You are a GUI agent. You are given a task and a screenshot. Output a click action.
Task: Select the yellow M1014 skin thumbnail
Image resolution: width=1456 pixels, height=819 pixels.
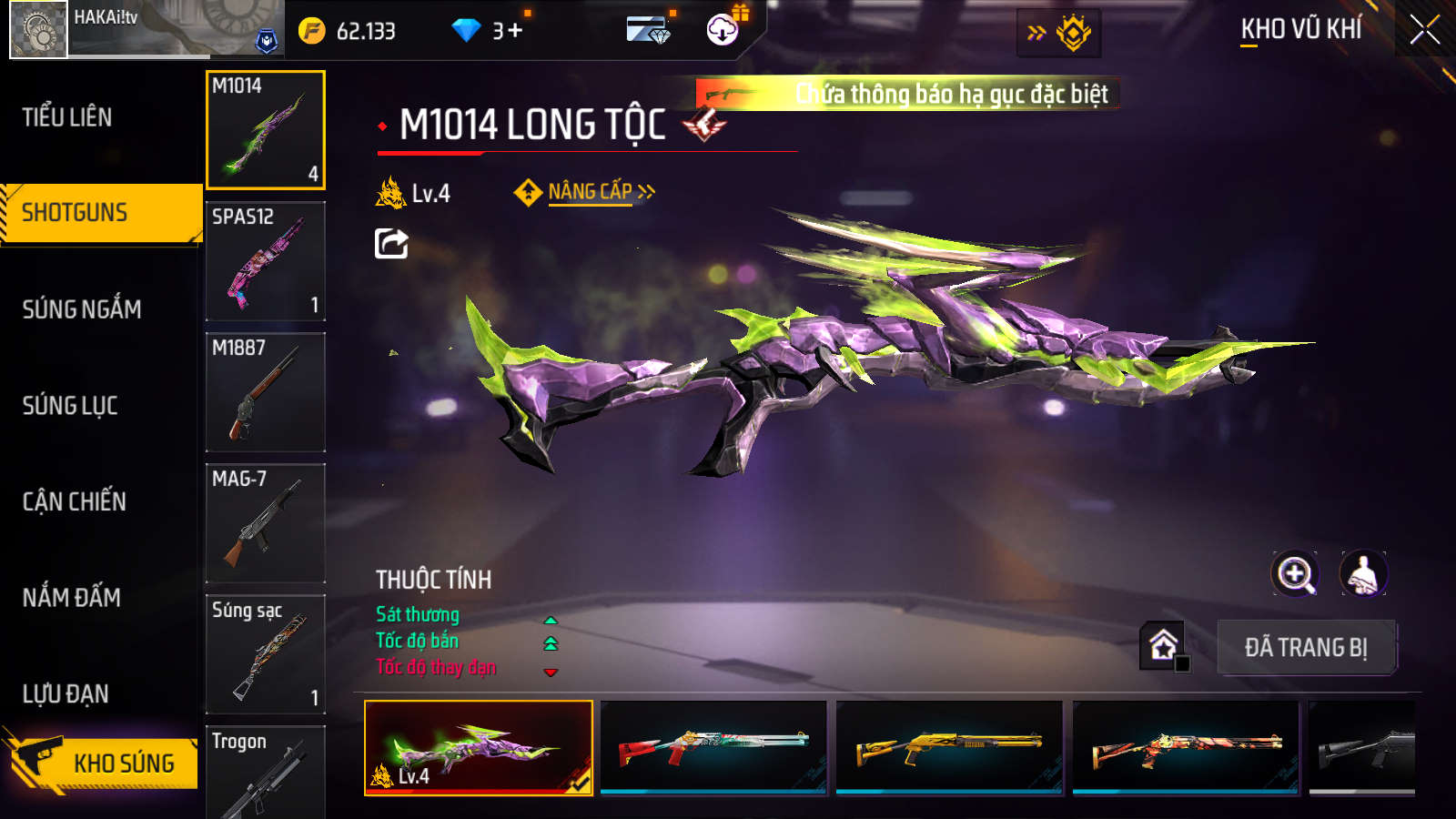[x=949, y=747]
